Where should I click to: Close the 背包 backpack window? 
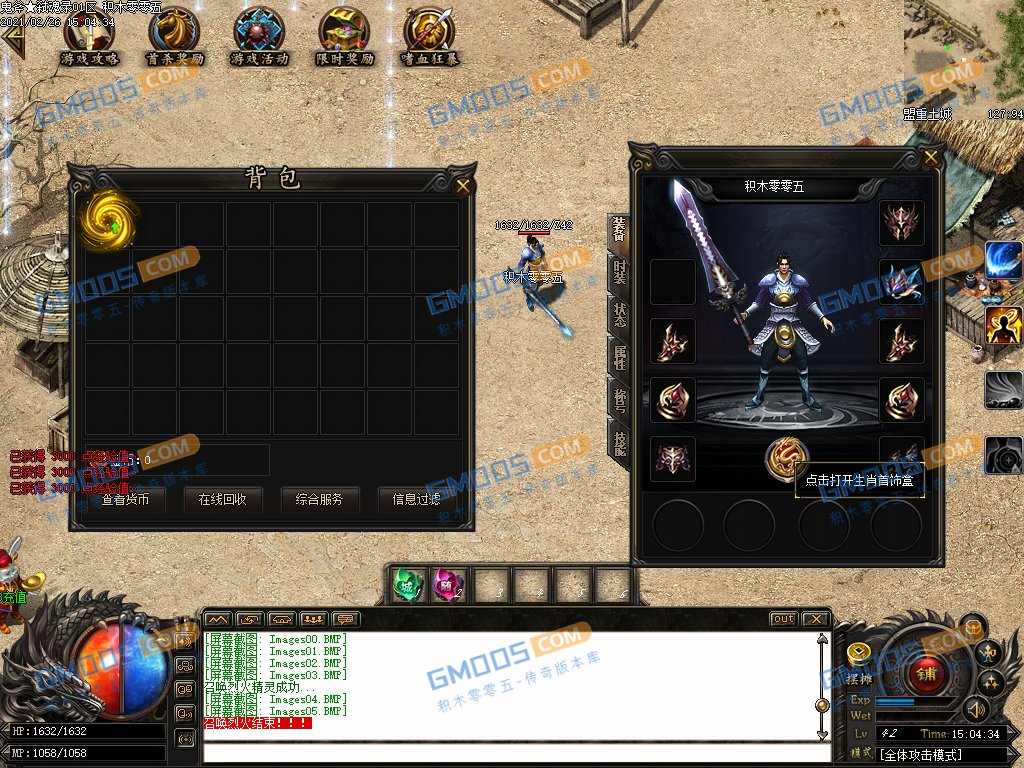click(x=463, y=185)
